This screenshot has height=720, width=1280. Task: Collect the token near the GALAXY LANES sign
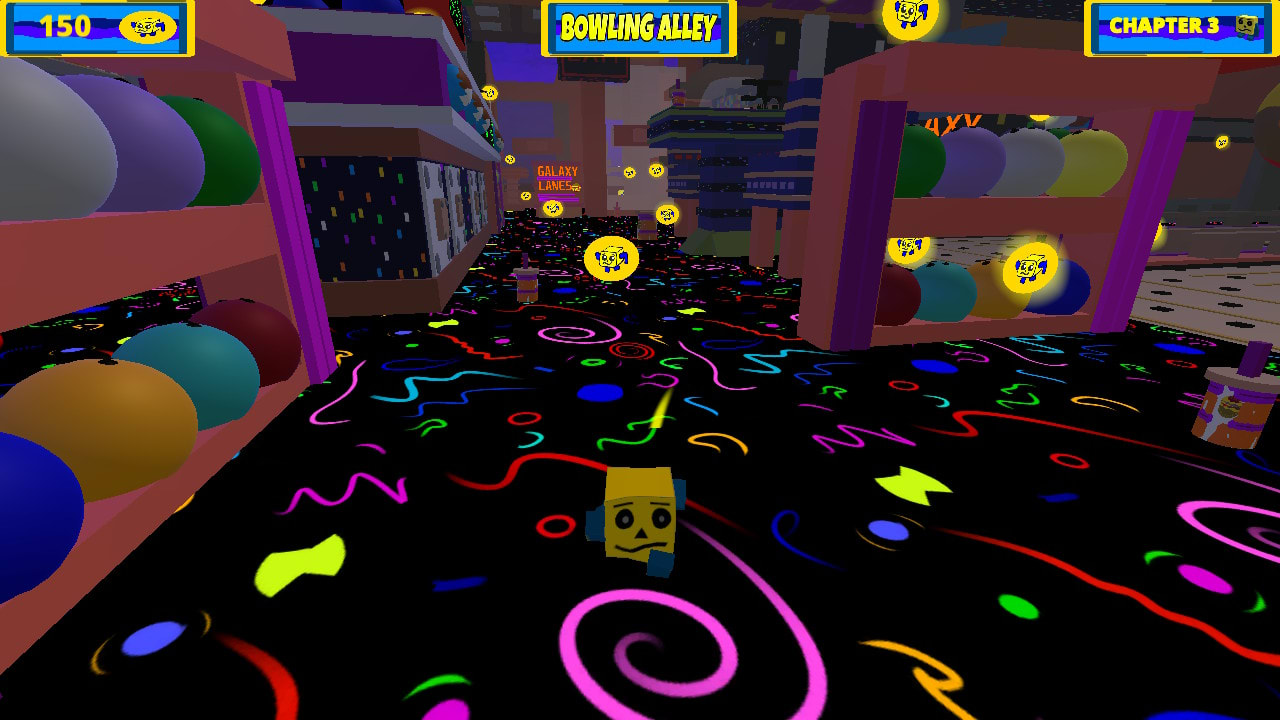point(551,208)
